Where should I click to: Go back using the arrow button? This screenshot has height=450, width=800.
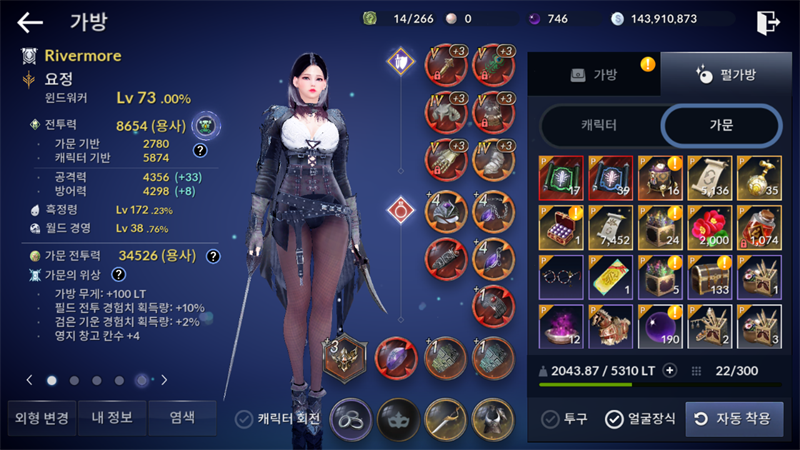(x=31, y=21)
